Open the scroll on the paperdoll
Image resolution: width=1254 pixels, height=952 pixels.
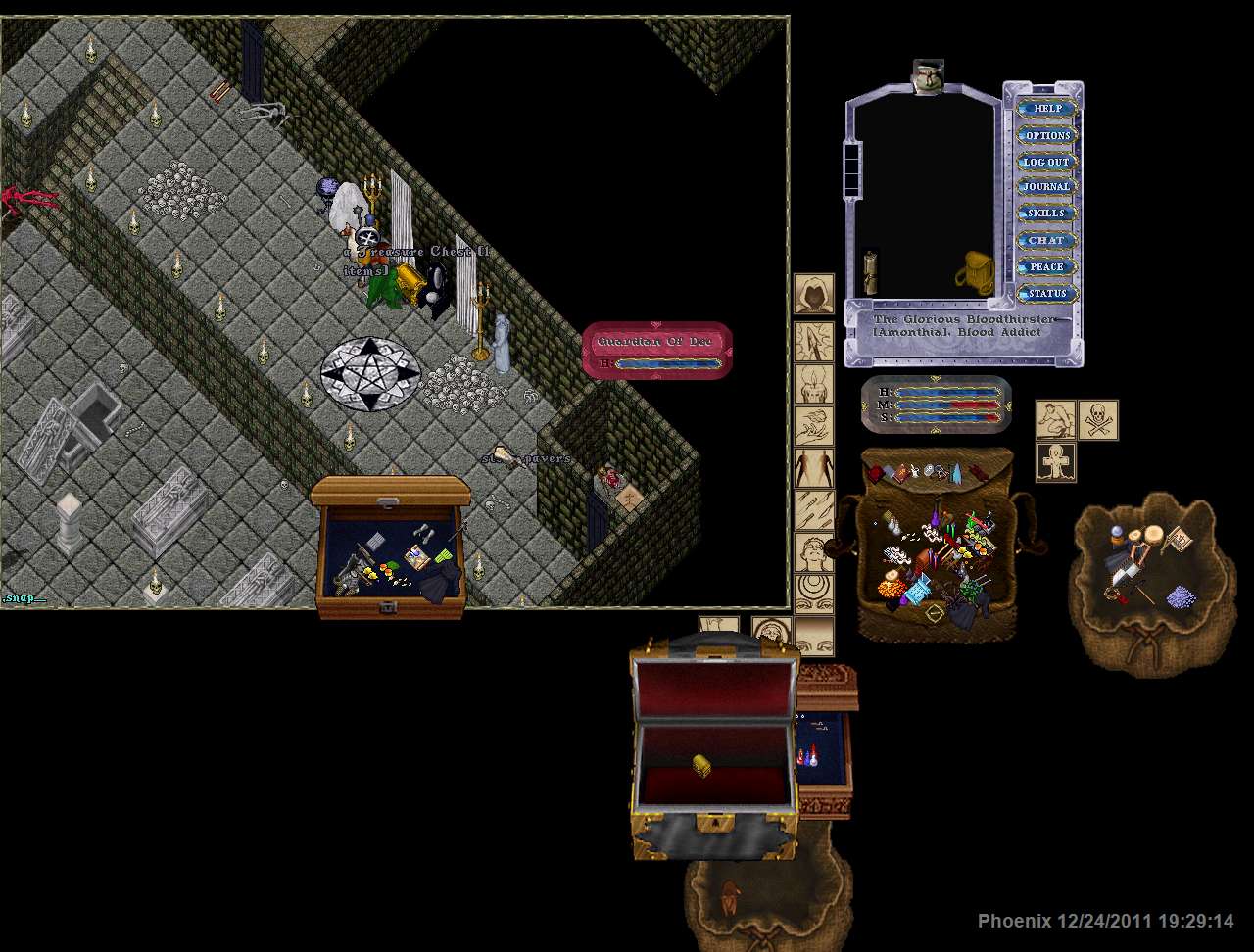(869, 272)
